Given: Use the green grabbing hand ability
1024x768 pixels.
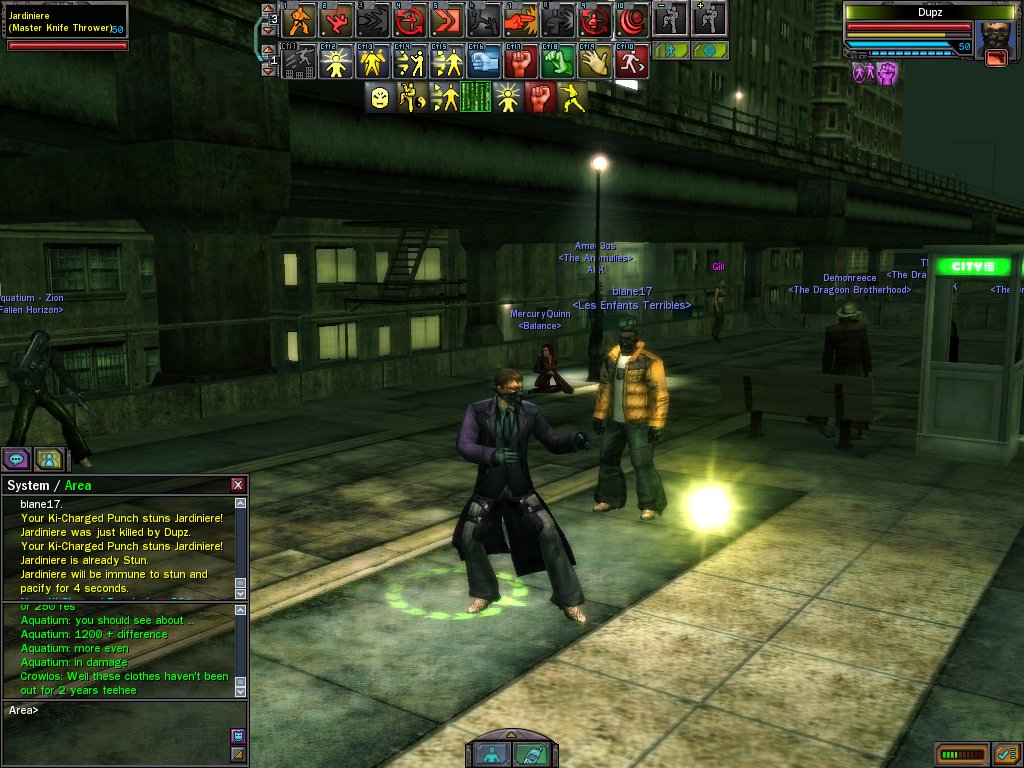Looking at the screenshot, I should coord(558,62).
